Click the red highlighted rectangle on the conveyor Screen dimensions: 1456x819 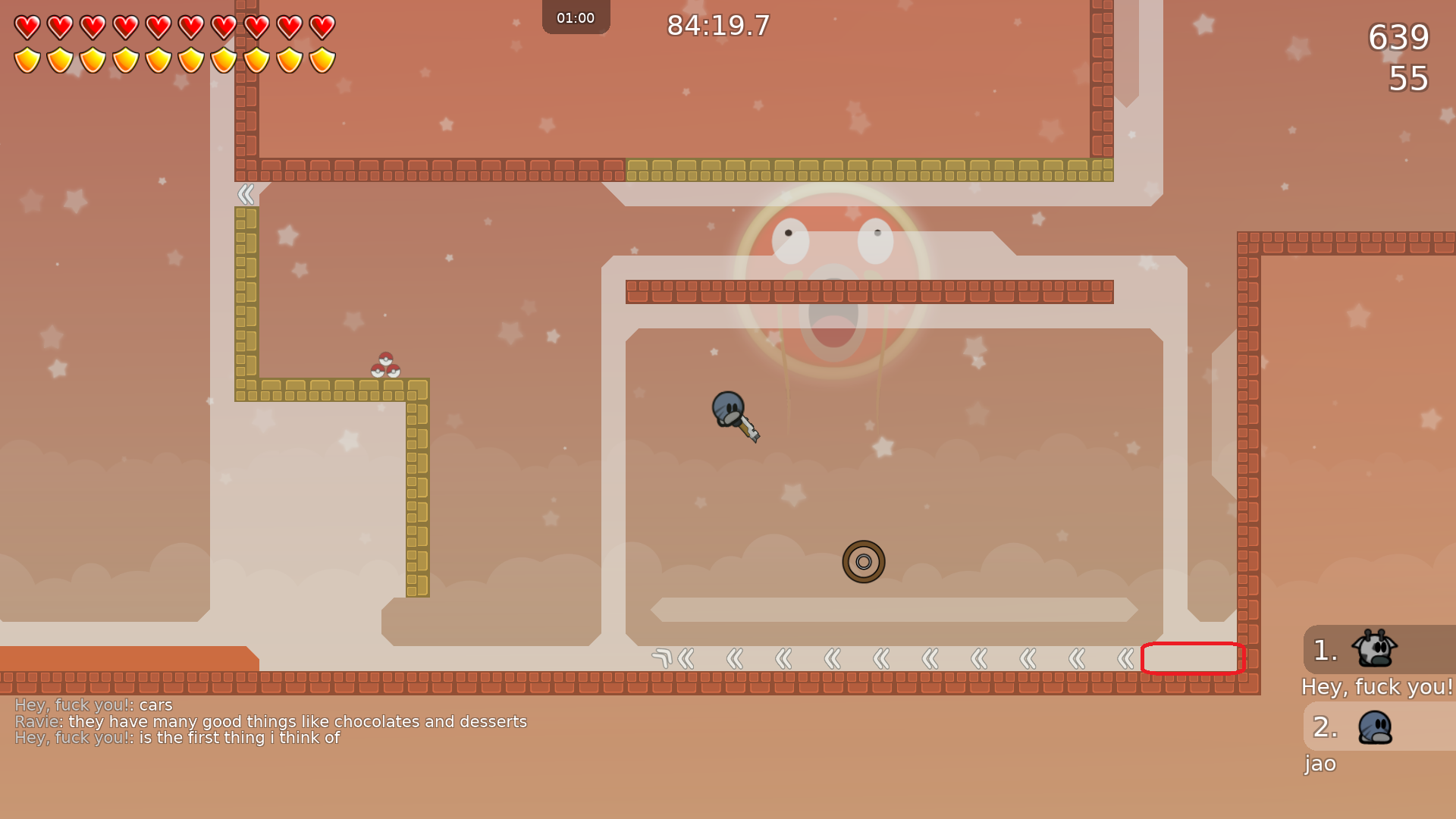[1193, 659]
